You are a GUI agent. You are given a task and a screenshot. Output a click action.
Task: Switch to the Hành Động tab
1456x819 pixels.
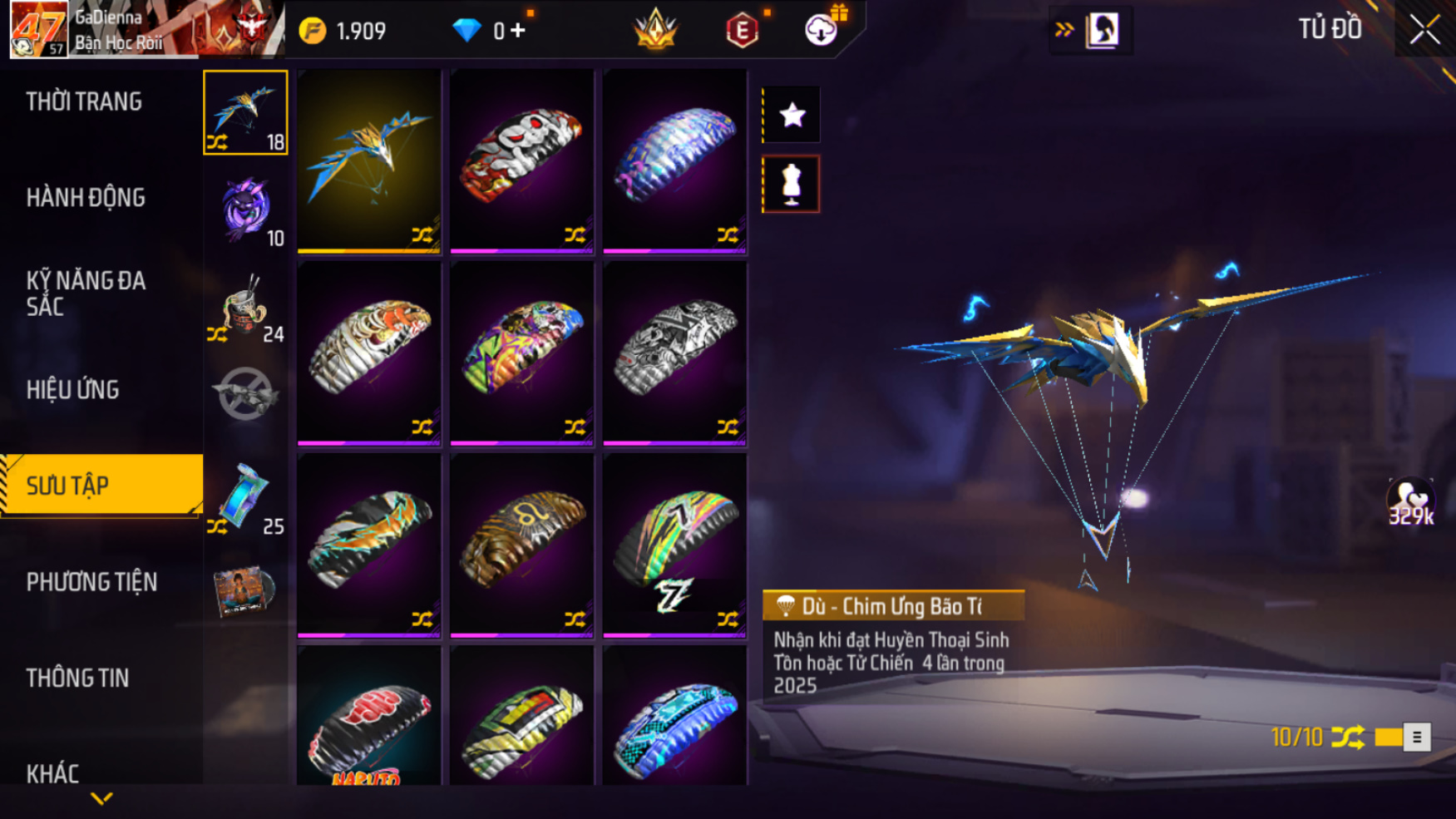click(86, 197)
